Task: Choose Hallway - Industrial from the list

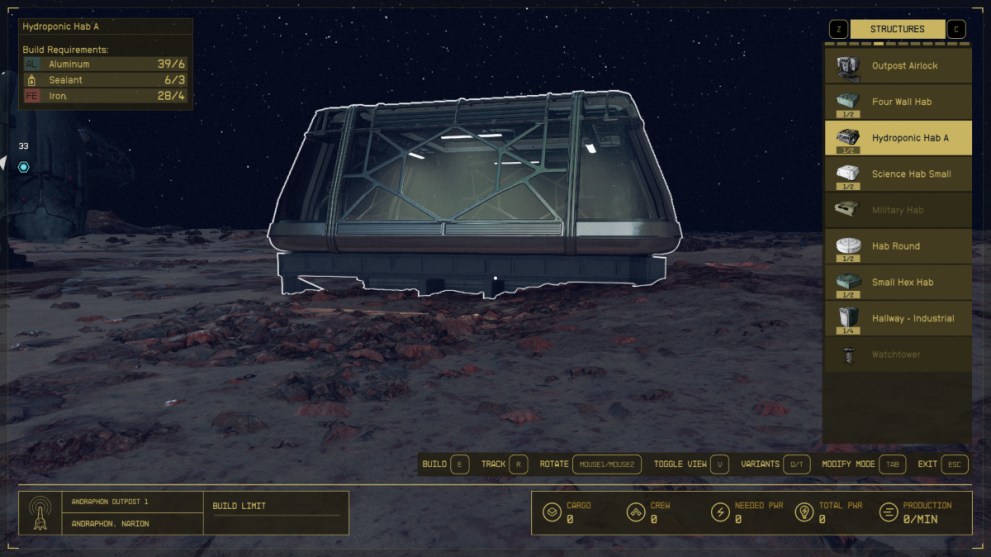Action: [x=897, y=318]
